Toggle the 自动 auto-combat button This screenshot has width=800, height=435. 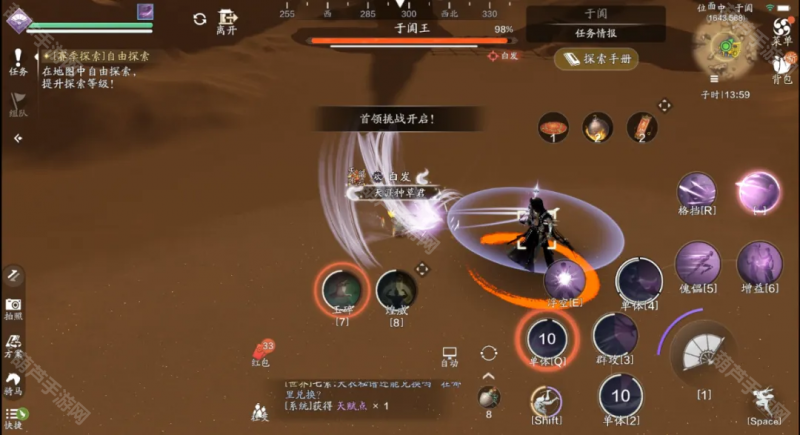click(449, 354)
